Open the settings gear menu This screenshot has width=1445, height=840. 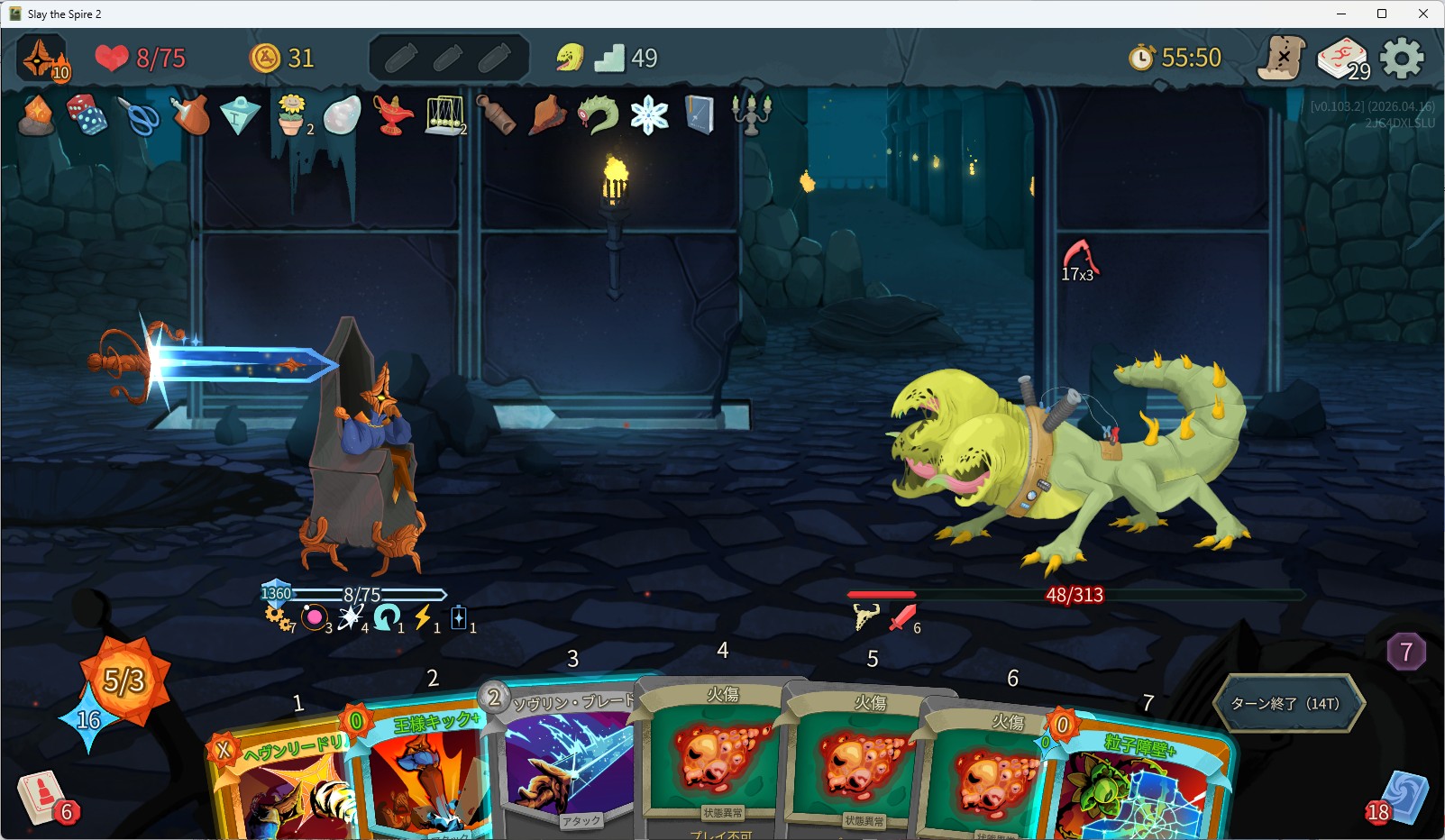(1402, 59)
